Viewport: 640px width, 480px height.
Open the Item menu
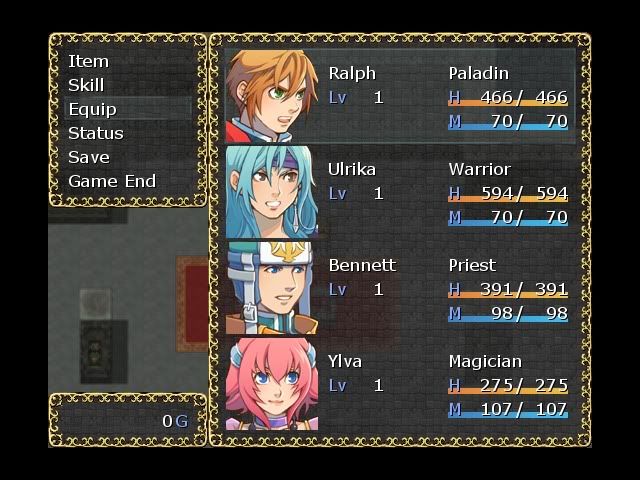89,61
